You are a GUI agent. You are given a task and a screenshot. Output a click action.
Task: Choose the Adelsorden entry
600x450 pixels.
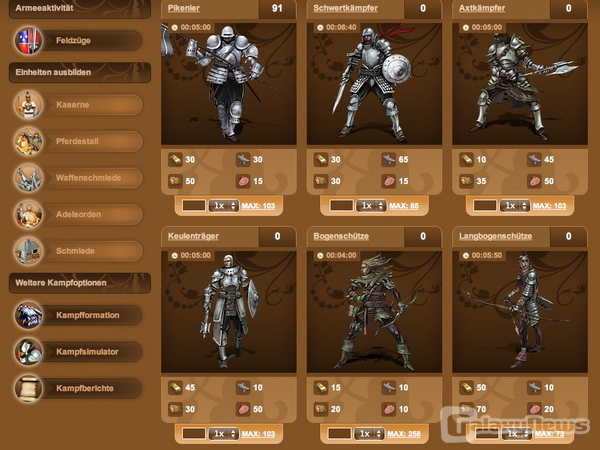click(80, 213)
